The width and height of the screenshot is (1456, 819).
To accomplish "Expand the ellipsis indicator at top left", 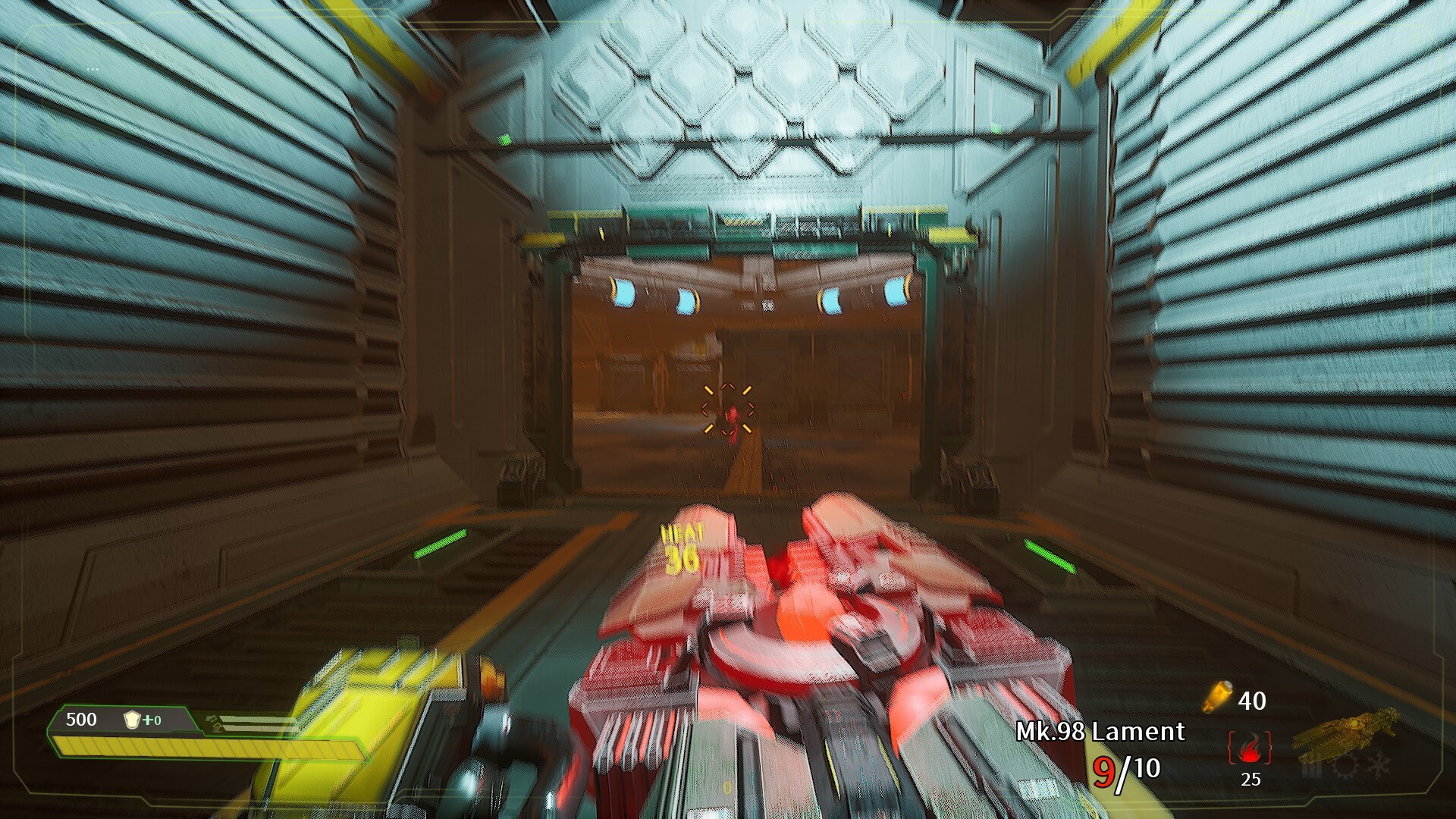I will (x=93, y=70).
